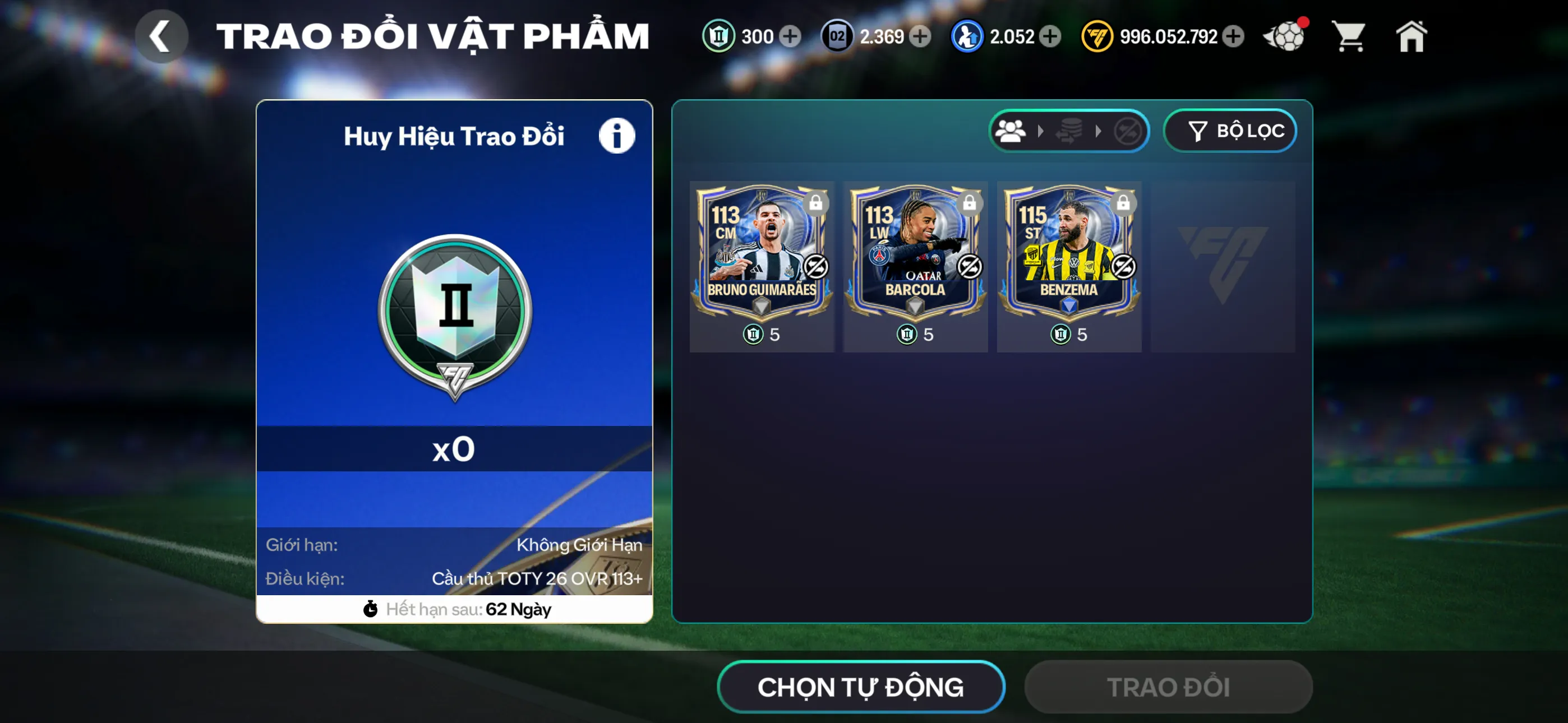
Task: Open the info tooltip on Huy Hiệu Trao Đổi
Action: tap(616, 135)
